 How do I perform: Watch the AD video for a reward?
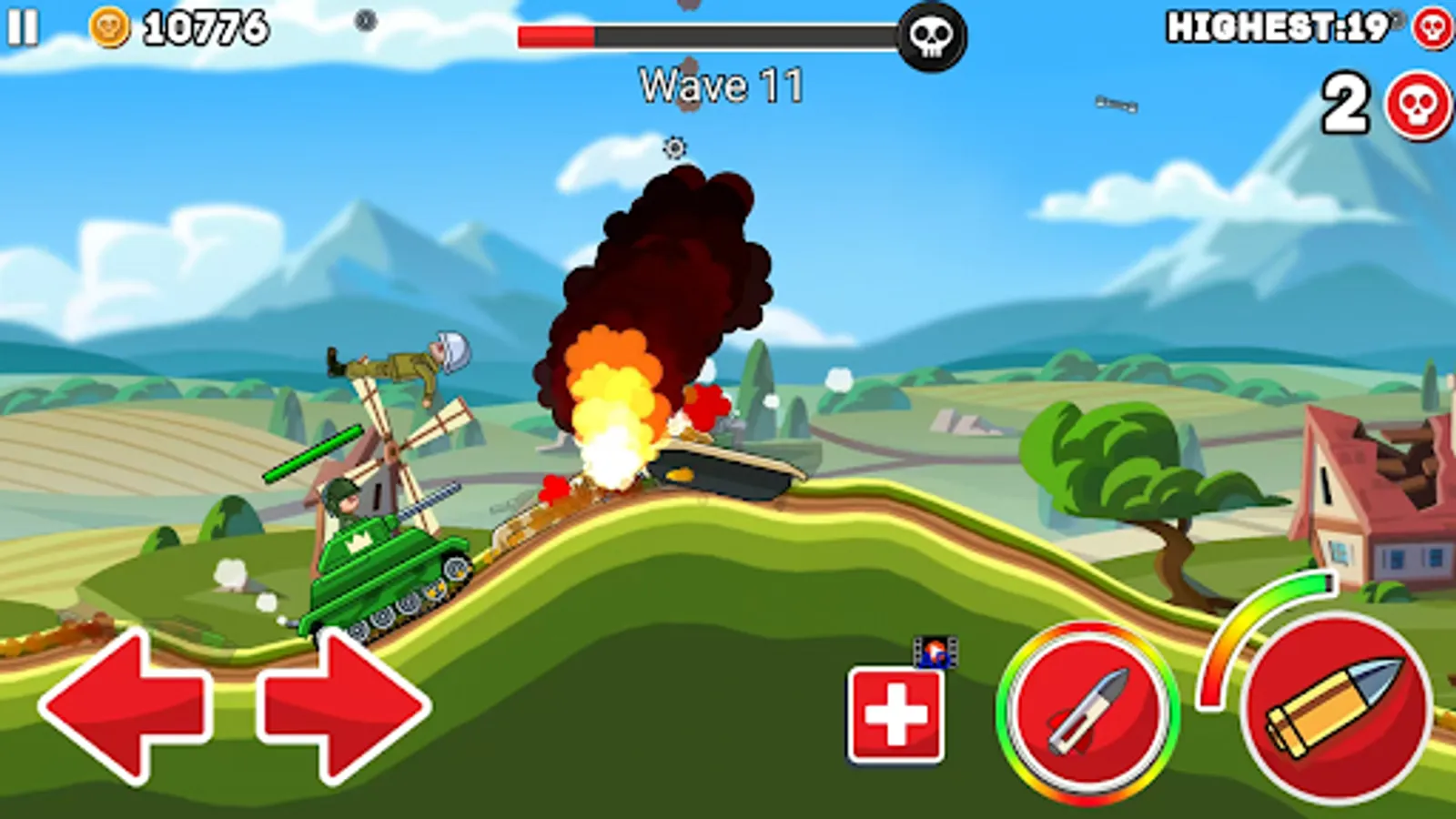tap(937, 651)
